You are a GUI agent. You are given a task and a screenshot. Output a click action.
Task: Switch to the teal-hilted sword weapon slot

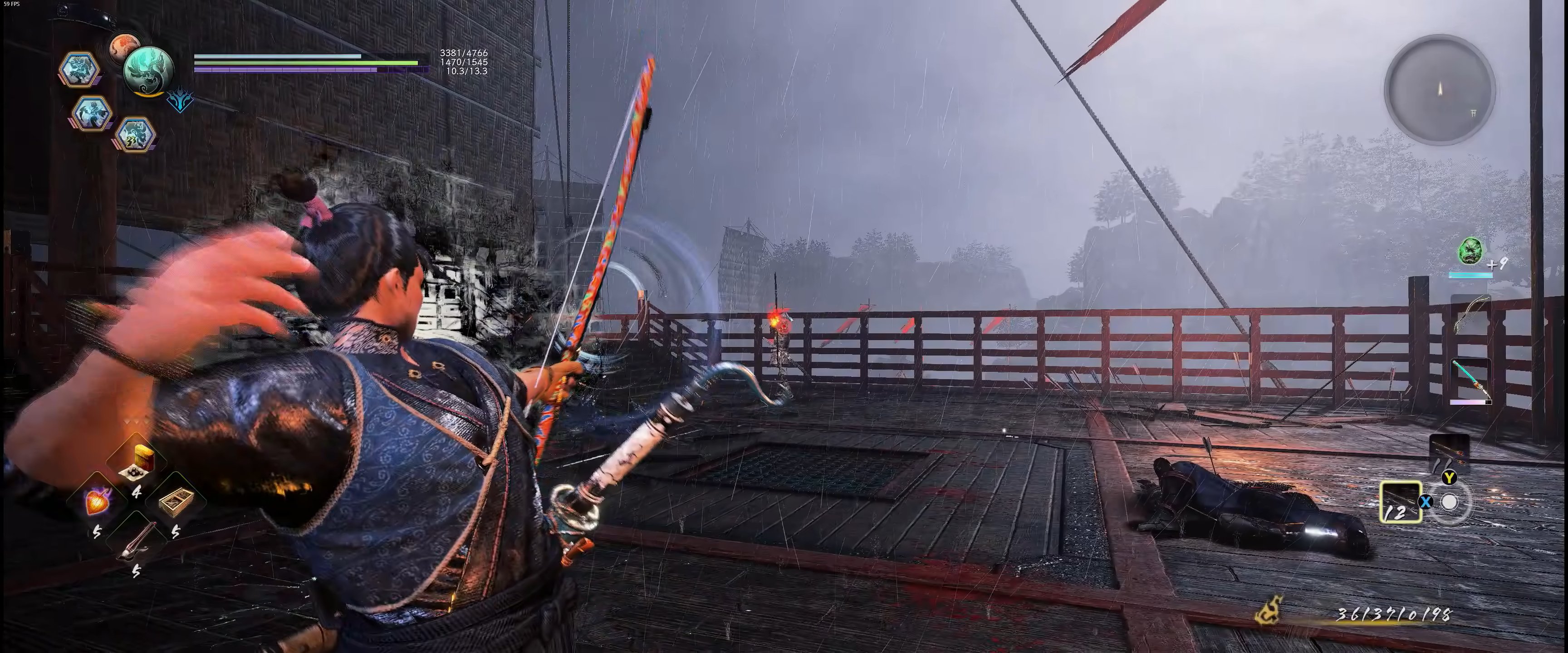(x=1470, y=379)
